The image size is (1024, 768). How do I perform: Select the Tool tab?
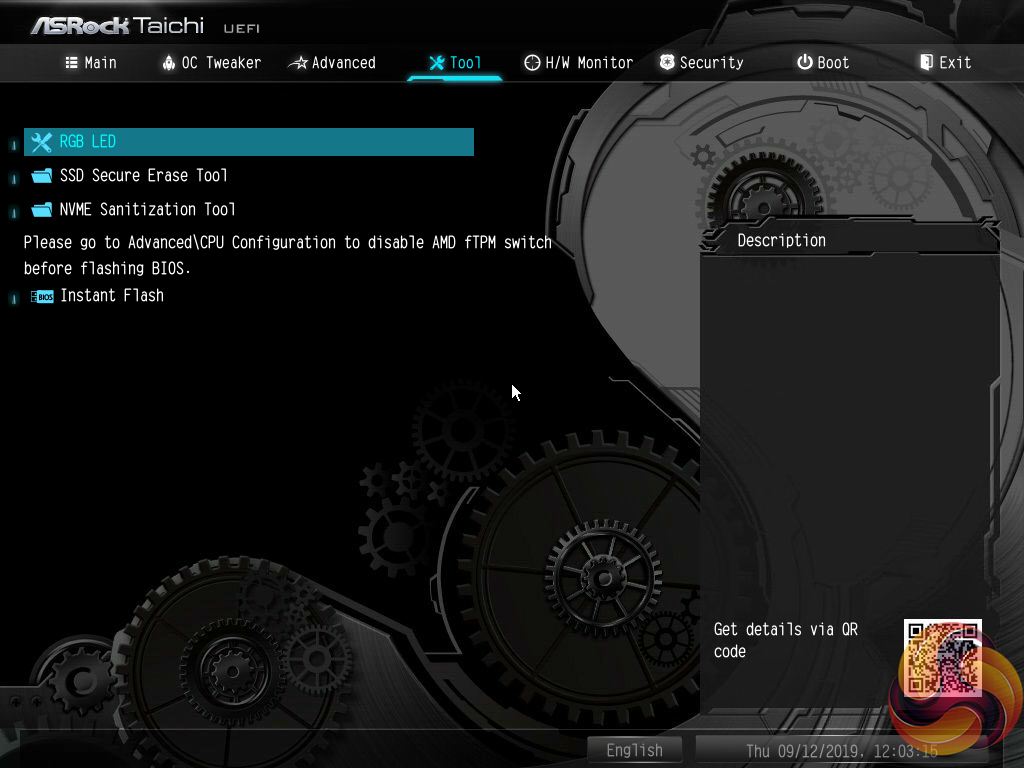455,63
